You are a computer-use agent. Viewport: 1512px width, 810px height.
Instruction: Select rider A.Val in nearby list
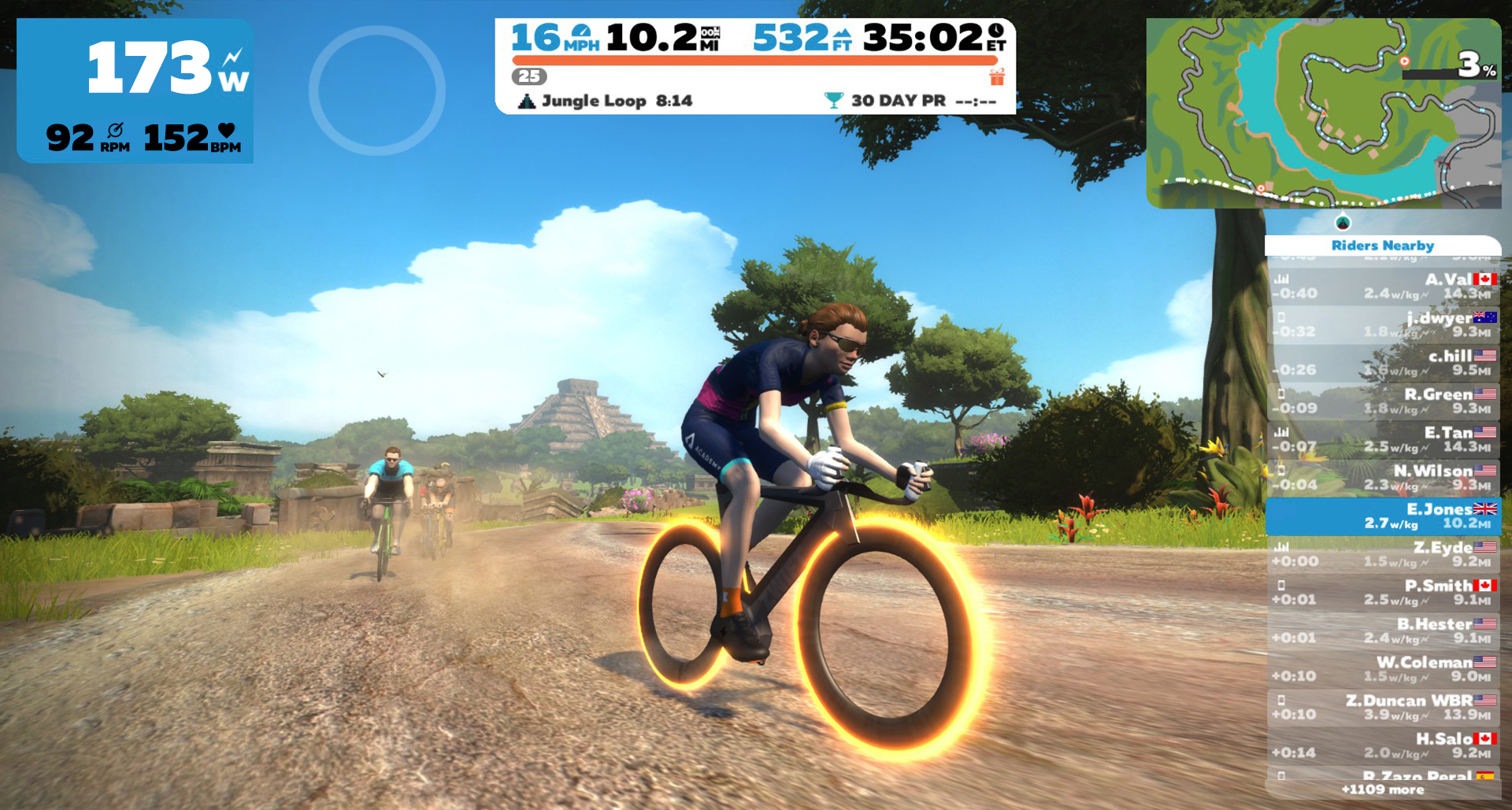point(1383,287)
